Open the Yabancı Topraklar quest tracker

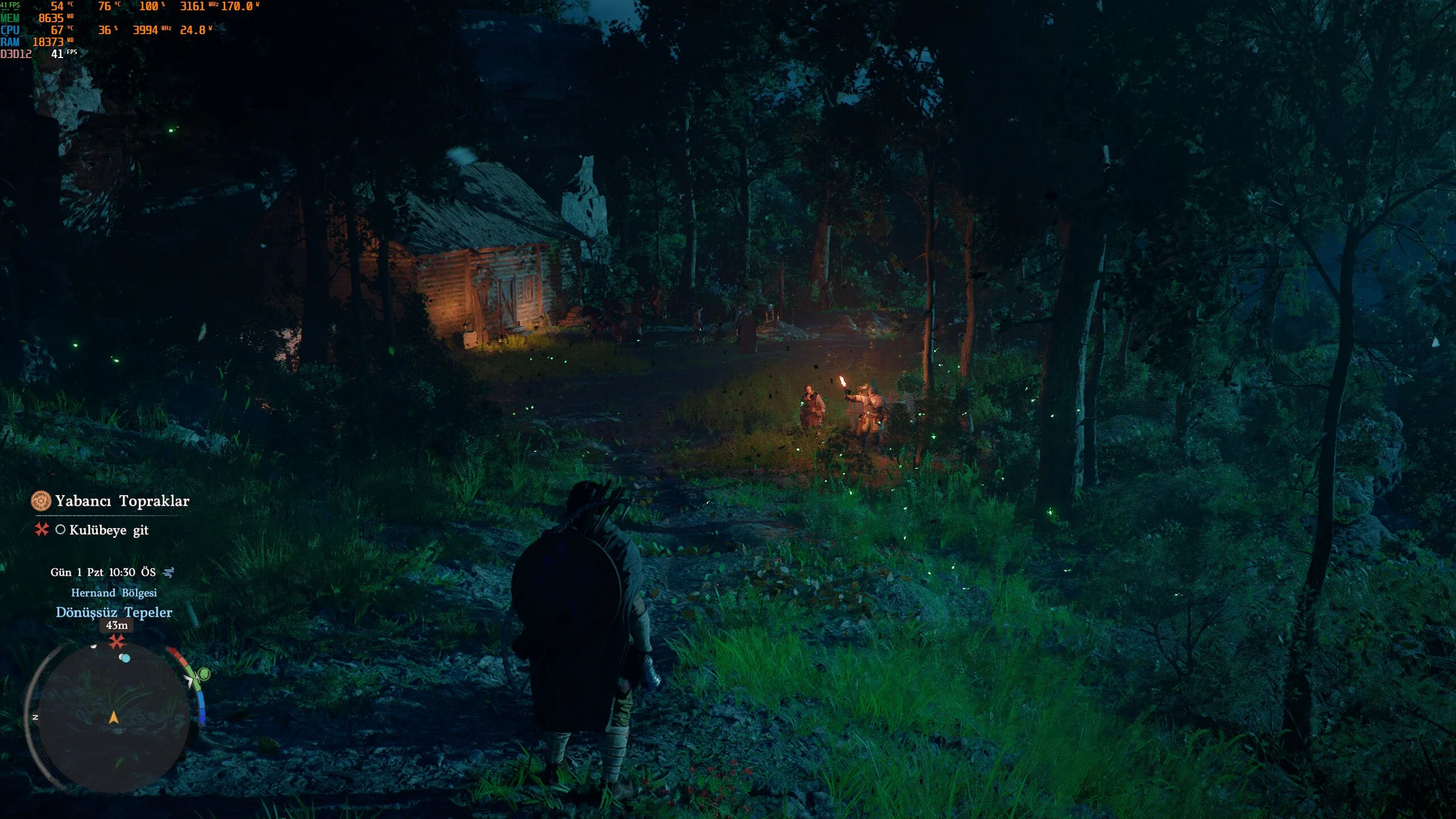(x=122, y=501)
